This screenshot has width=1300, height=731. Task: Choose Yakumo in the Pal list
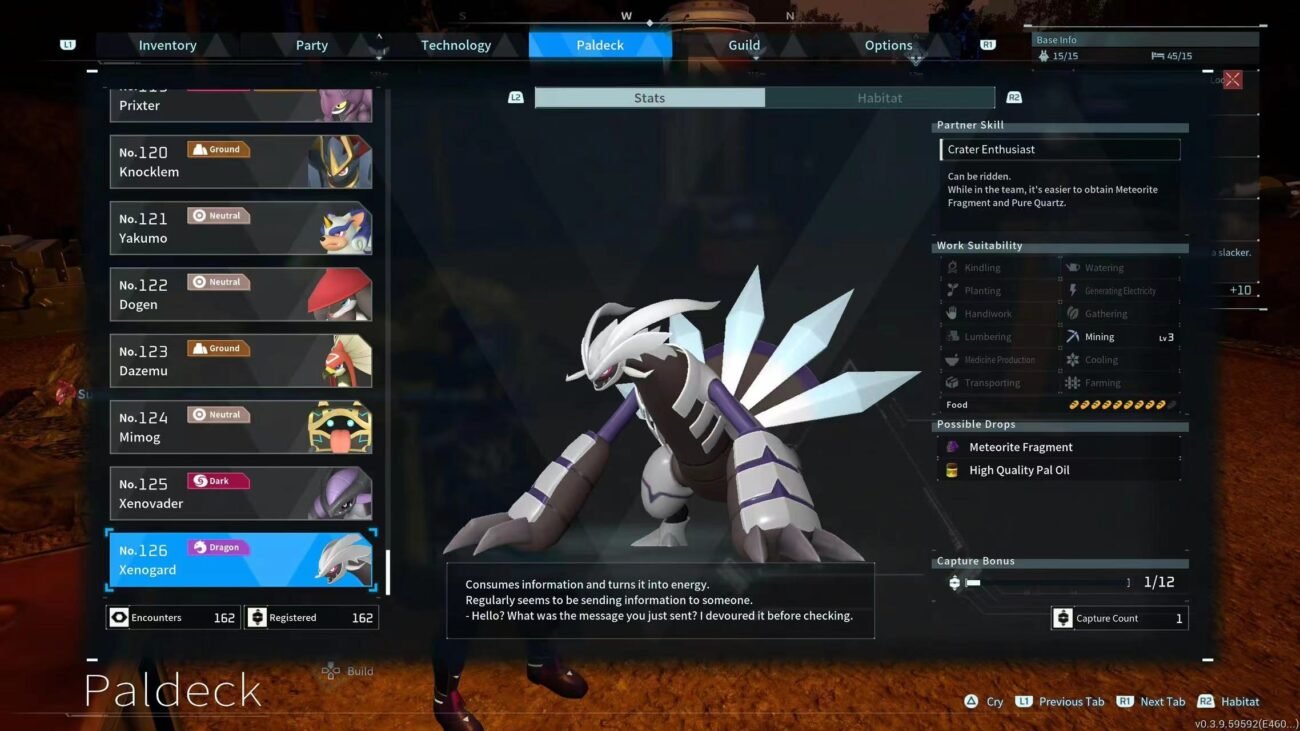click(240, 228)
